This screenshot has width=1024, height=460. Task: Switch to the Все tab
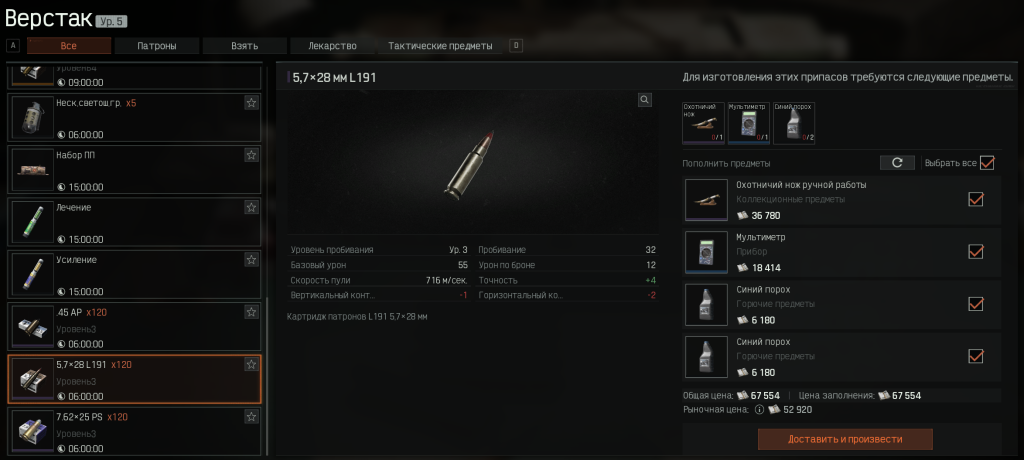pos(69,46)
